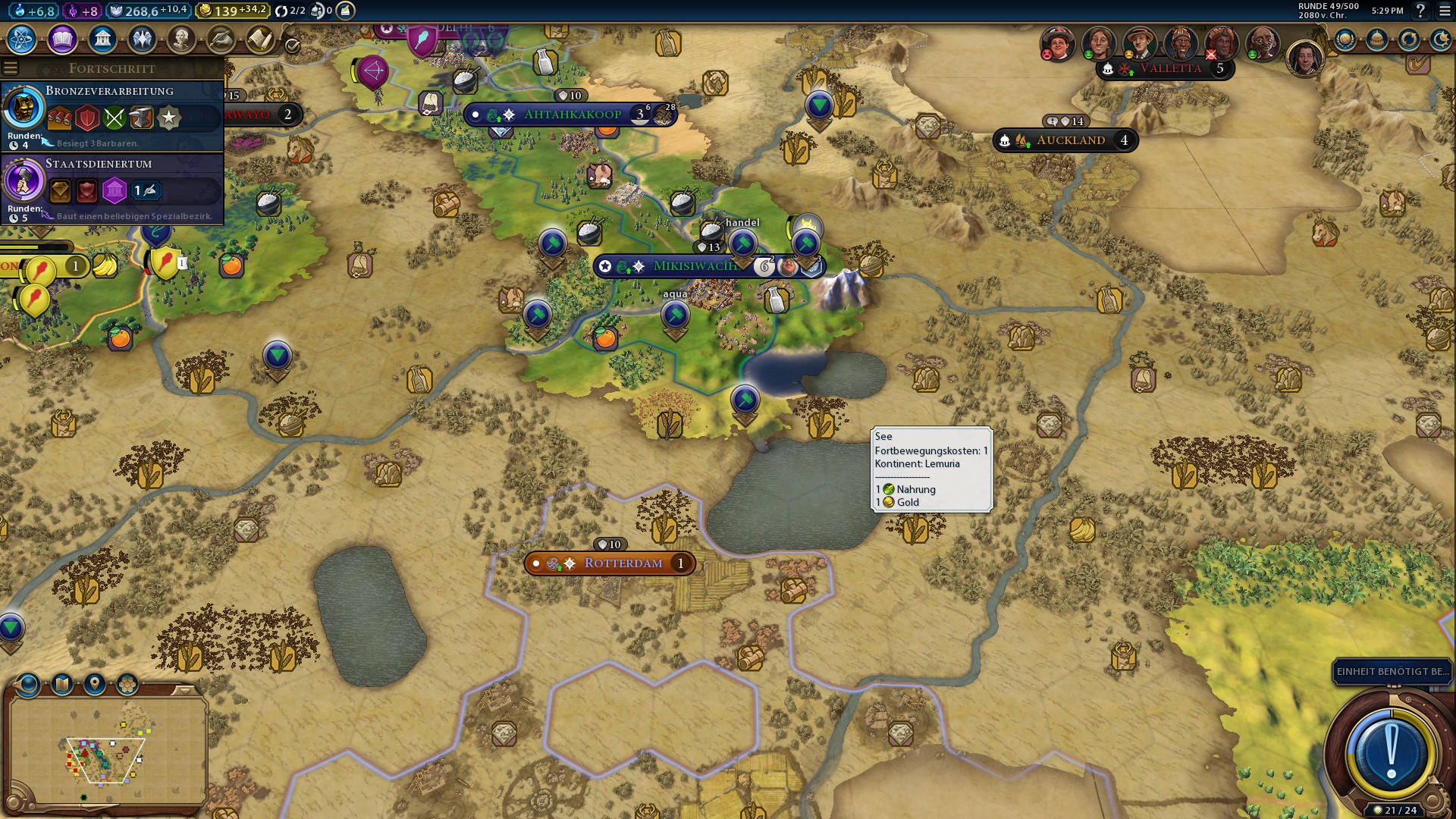Open the main game menu hamburger button

click(x=1445, y=11)
